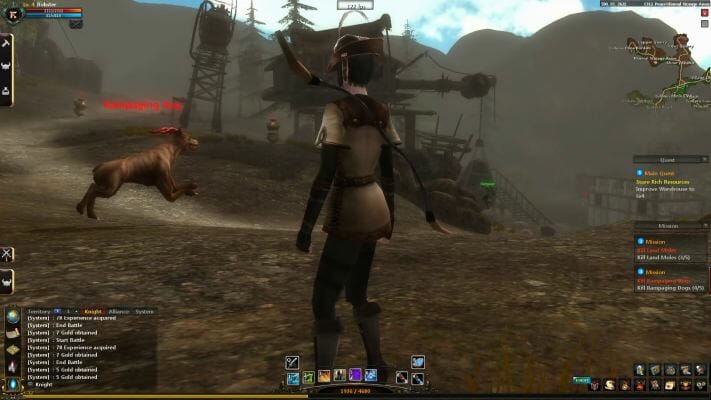
Task: Use the wing skill above the hotbar
Action: (x=418, y=362)
